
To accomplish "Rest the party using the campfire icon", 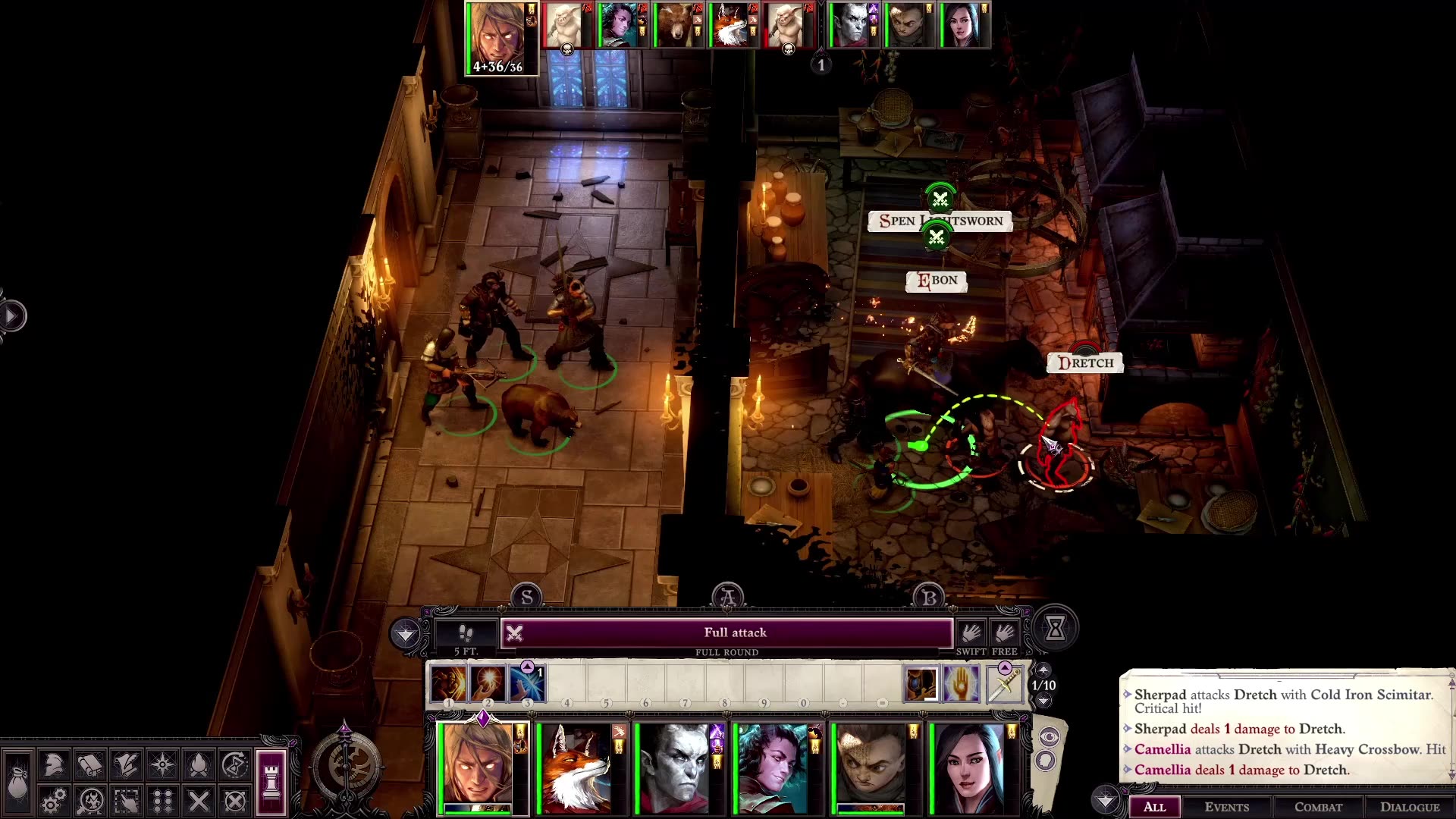I will [x=199, y=764].
